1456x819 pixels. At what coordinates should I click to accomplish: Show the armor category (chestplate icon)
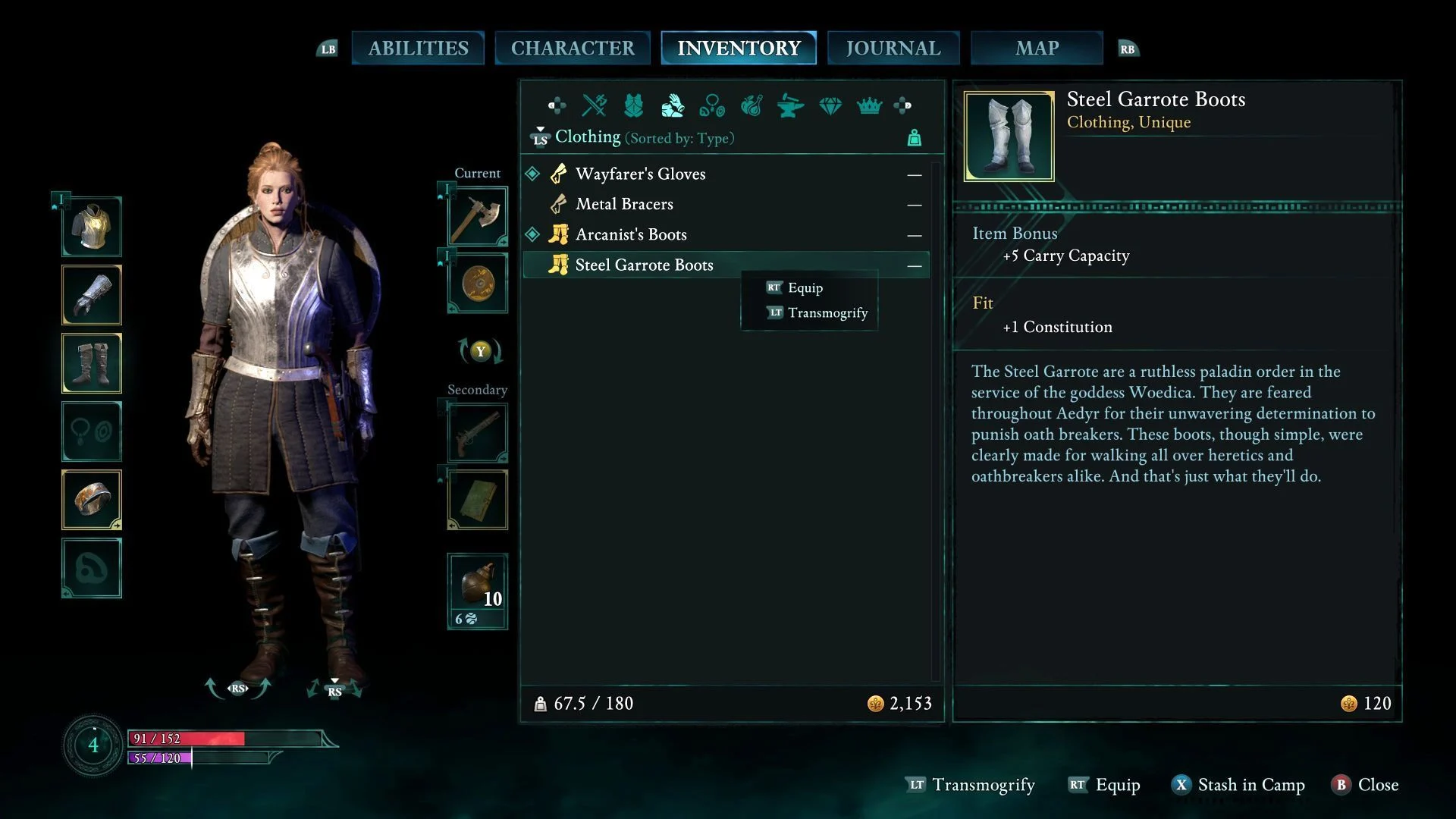point(634,105)
